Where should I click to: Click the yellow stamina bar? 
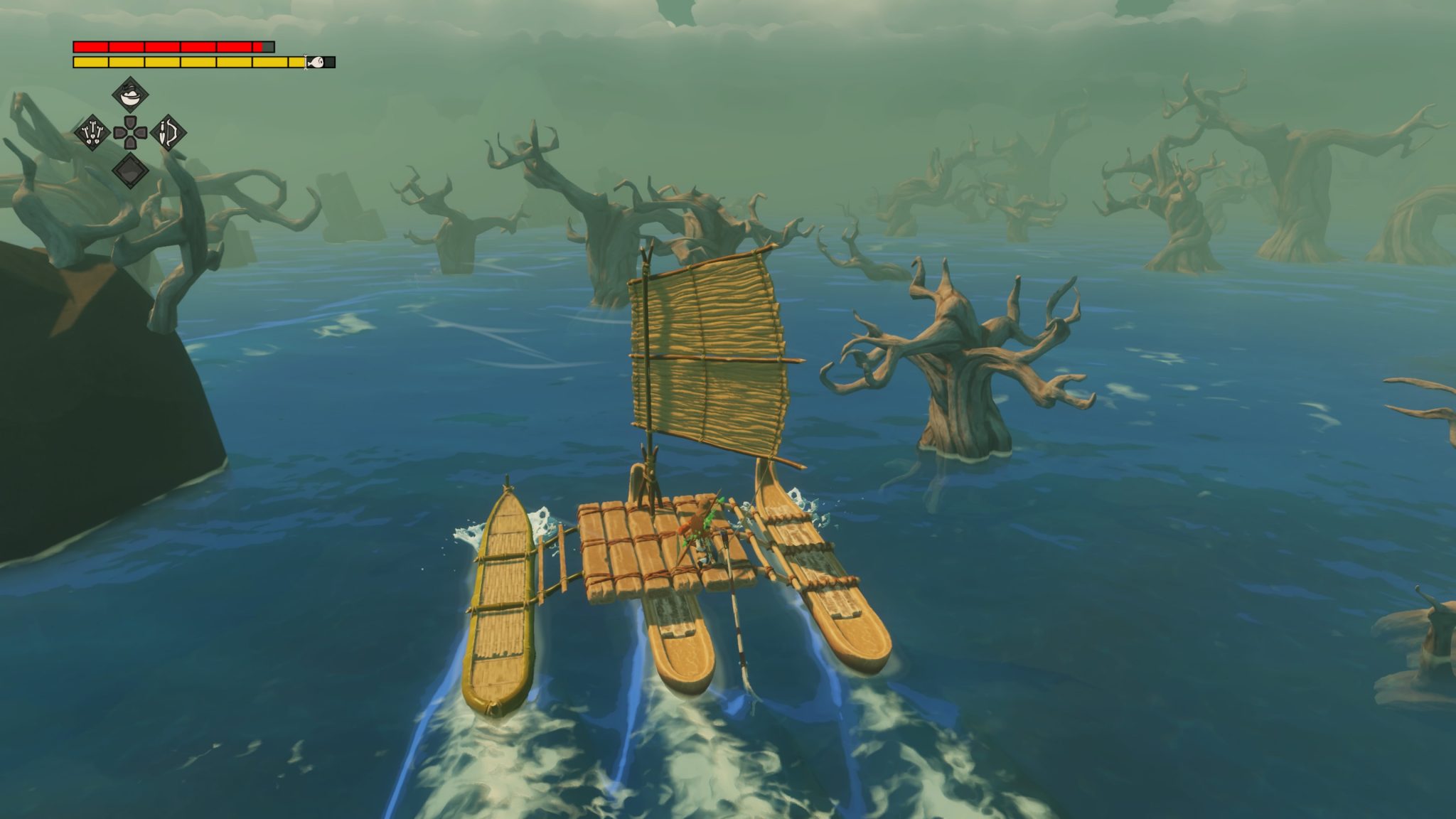(178, 63)
